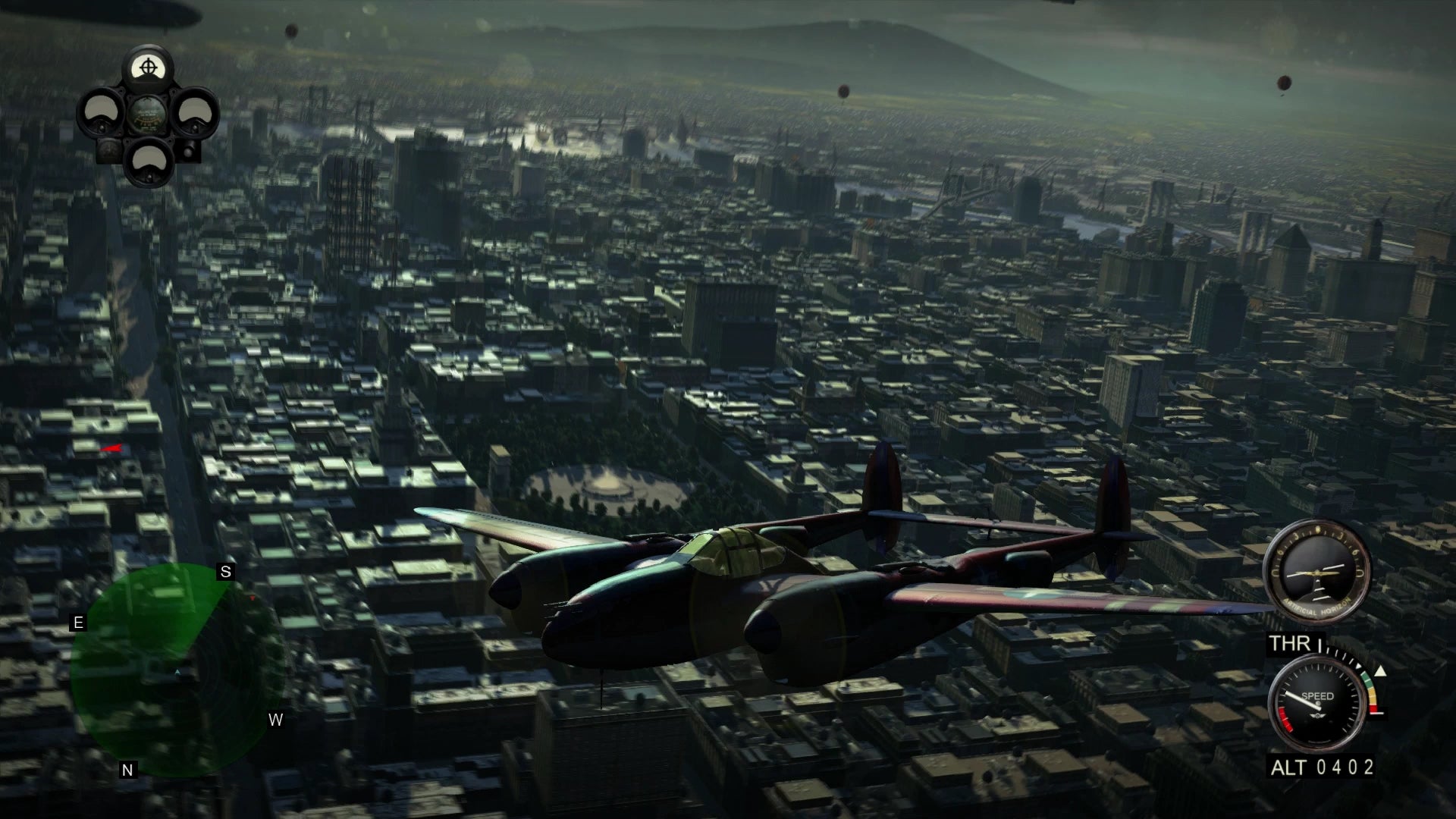Click the central fuel gauge dial
Viewport: 1456px width, 819px height.
click(146, 115)
